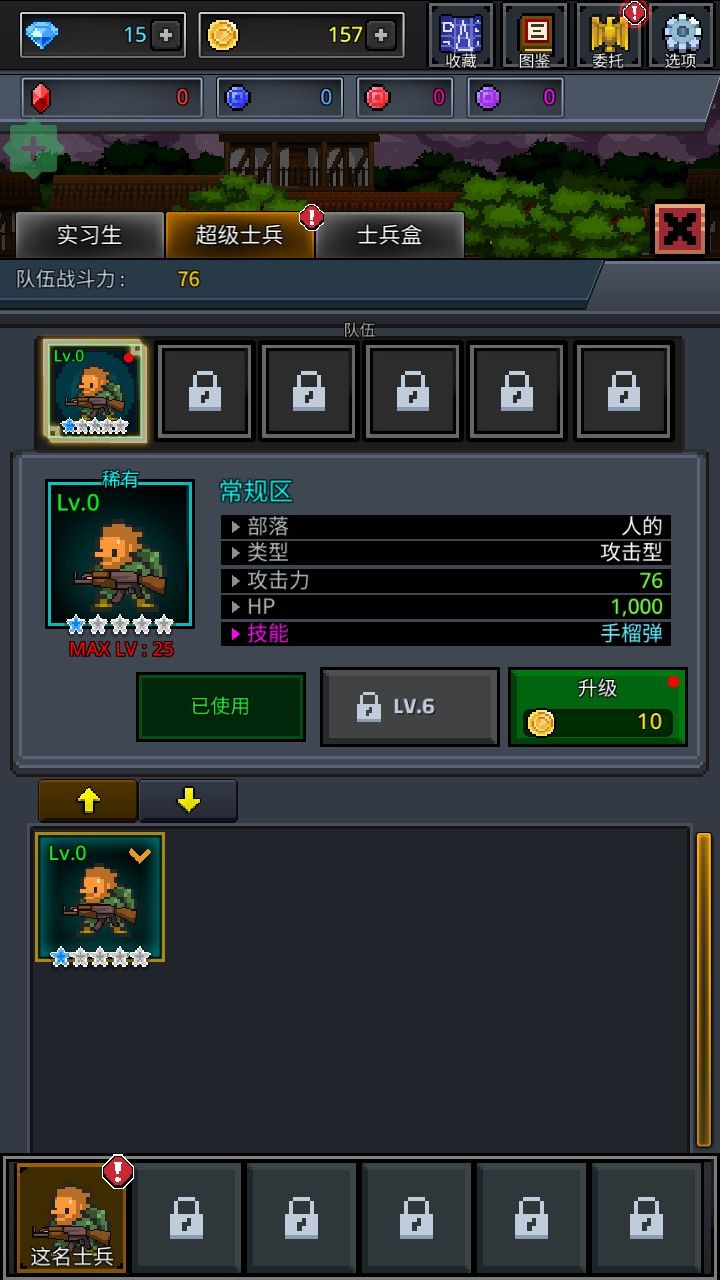Switch to the 实习生 tab
This screenshot has height=1280, width=720.
[x=89, y=235]
